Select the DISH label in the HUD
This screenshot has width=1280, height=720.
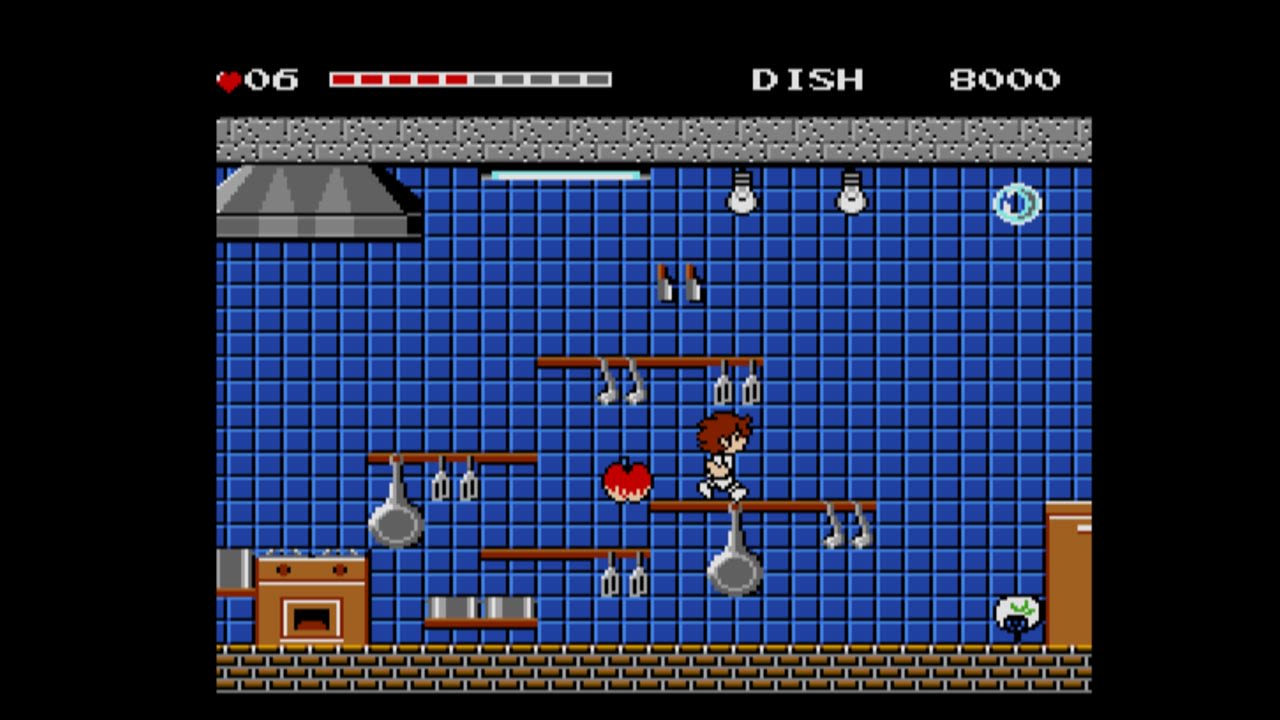tap(810, 78)
